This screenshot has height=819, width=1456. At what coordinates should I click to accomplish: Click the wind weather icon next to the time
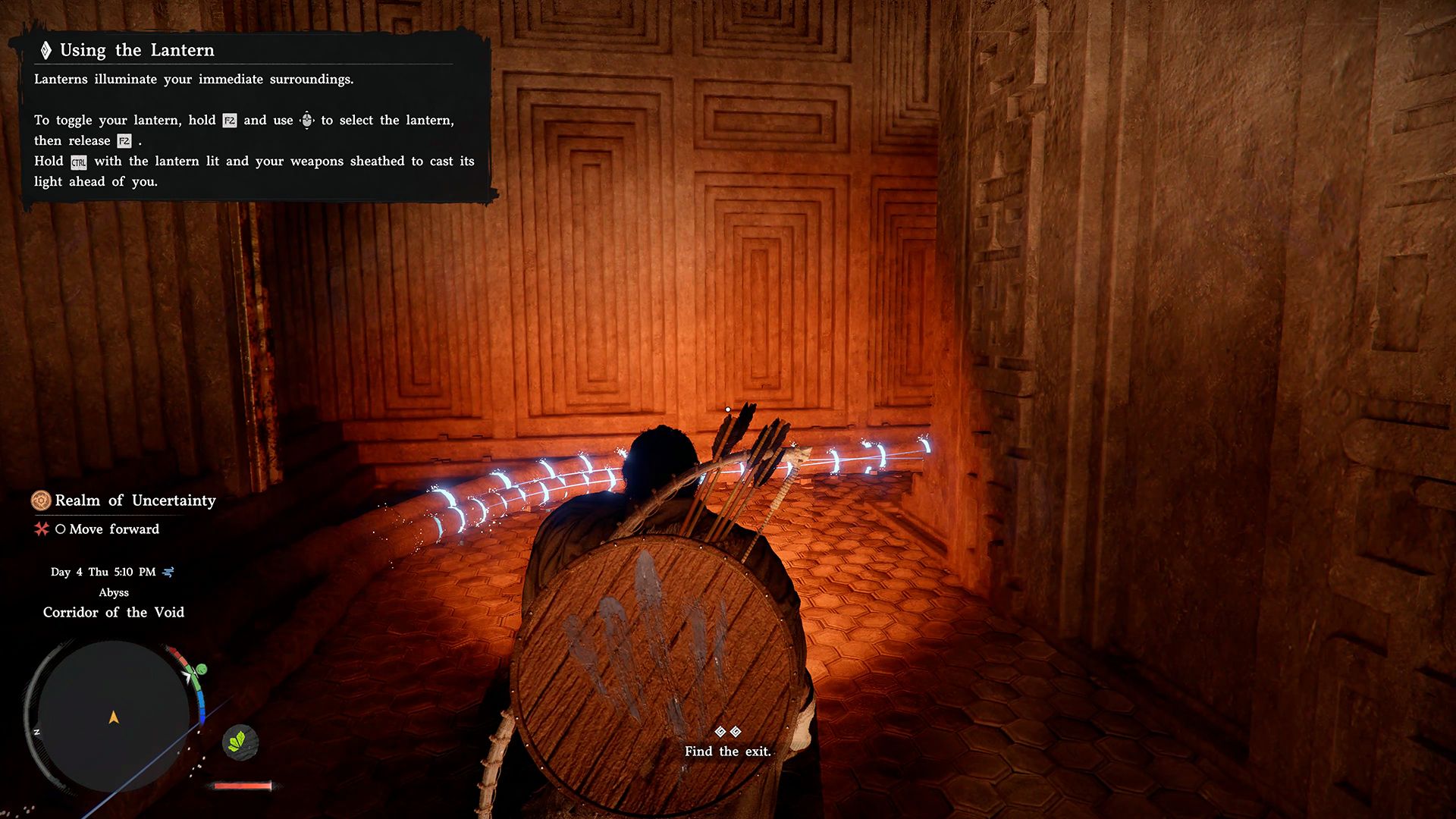168,573
